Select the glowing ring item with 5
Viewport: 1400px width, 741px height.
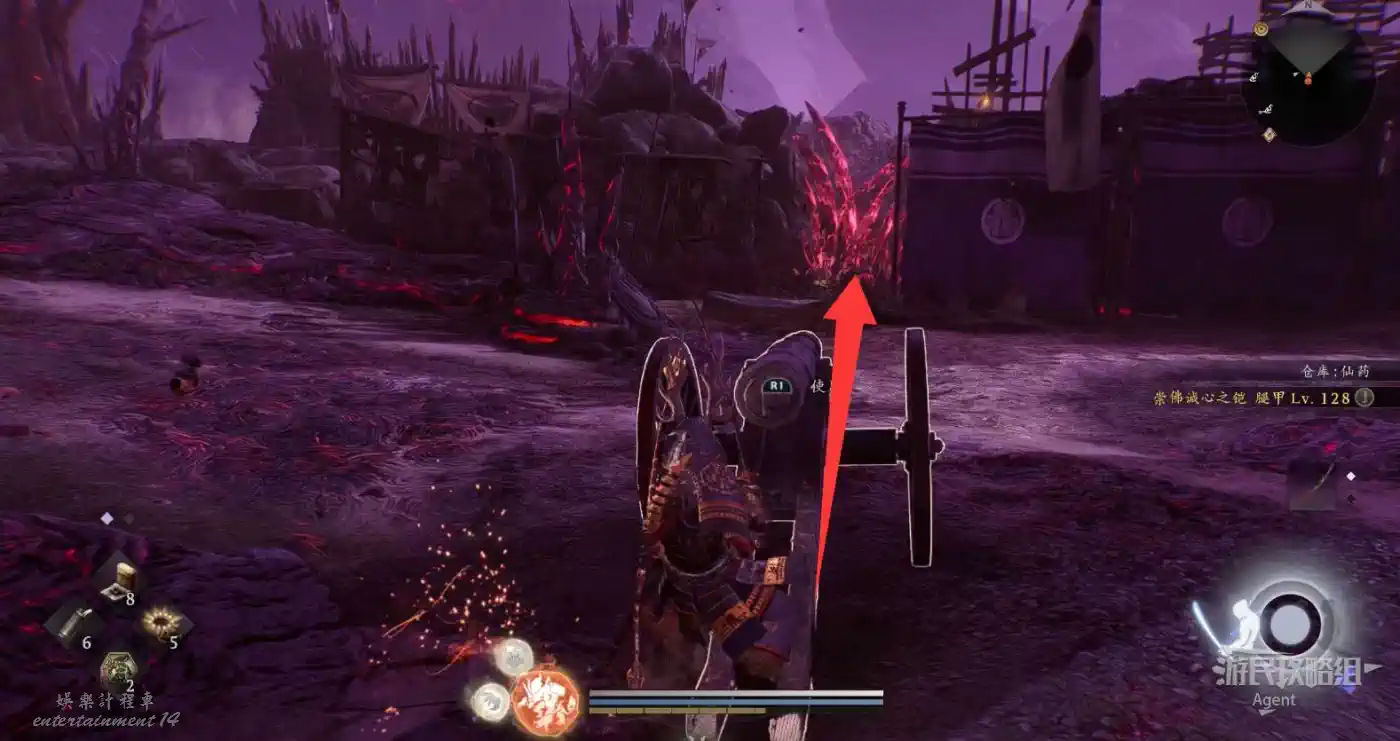click(158, 624)
